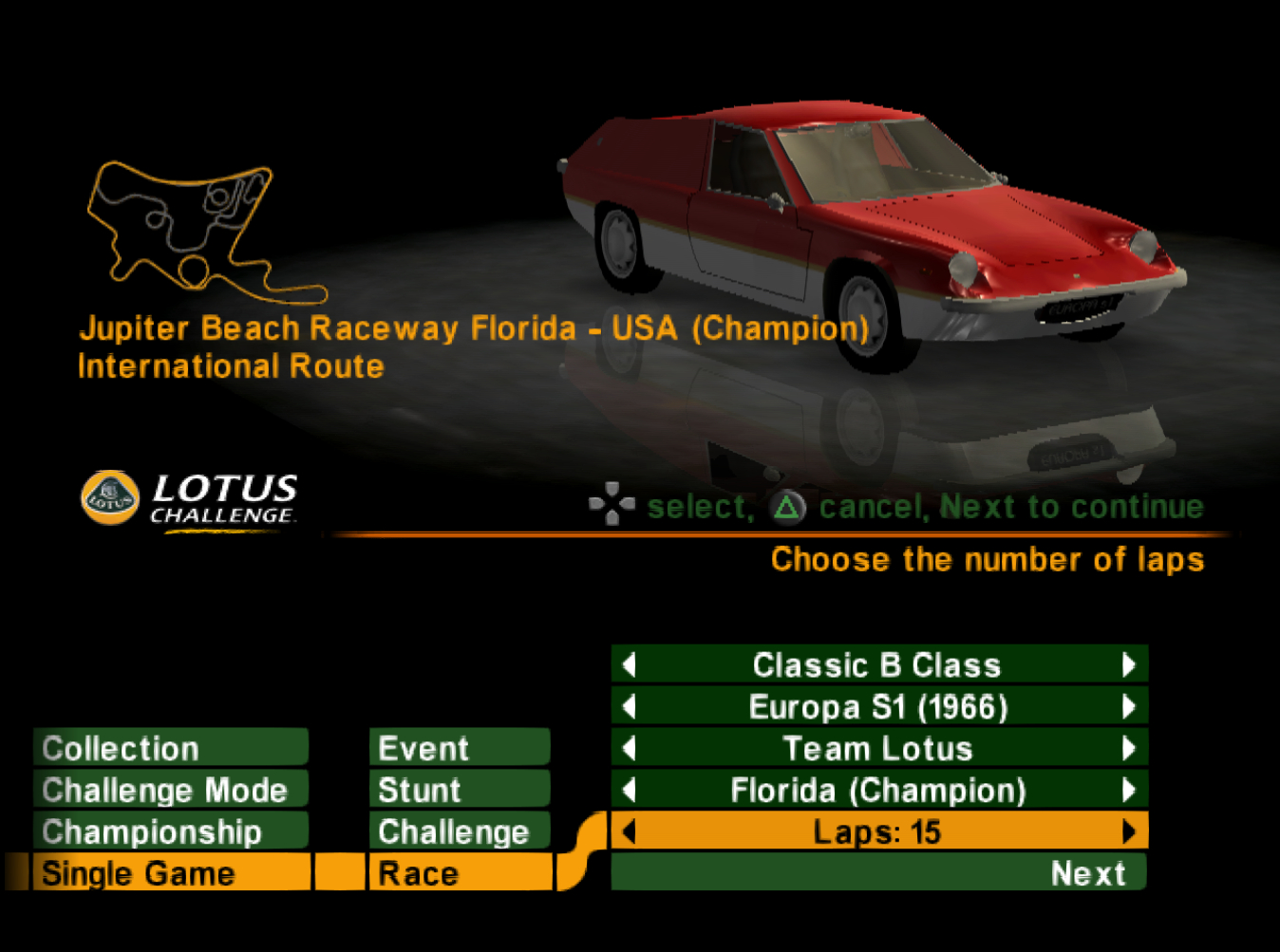Select the Challenge game type
1280x952 pixels.
click(460, 831)
